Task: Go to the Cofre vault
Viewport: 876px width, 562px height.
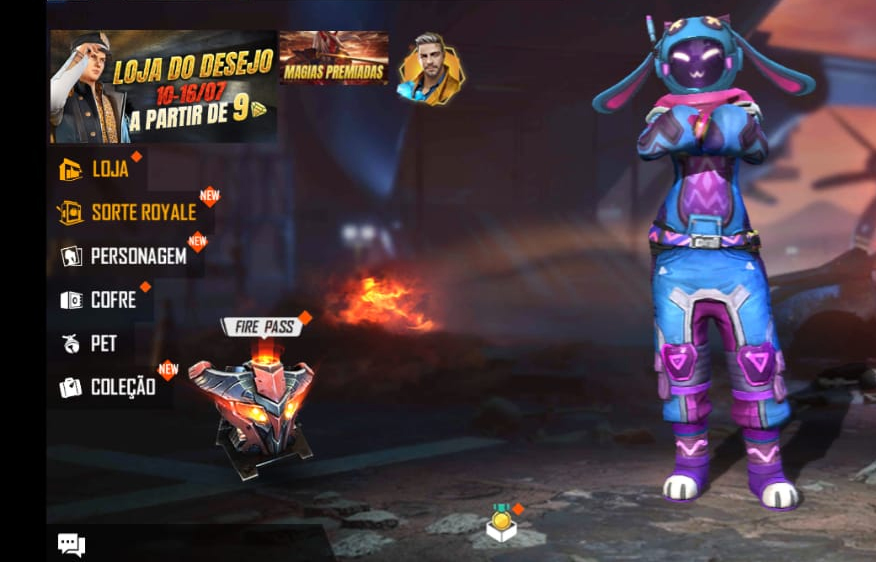Action: coord(99,300)
